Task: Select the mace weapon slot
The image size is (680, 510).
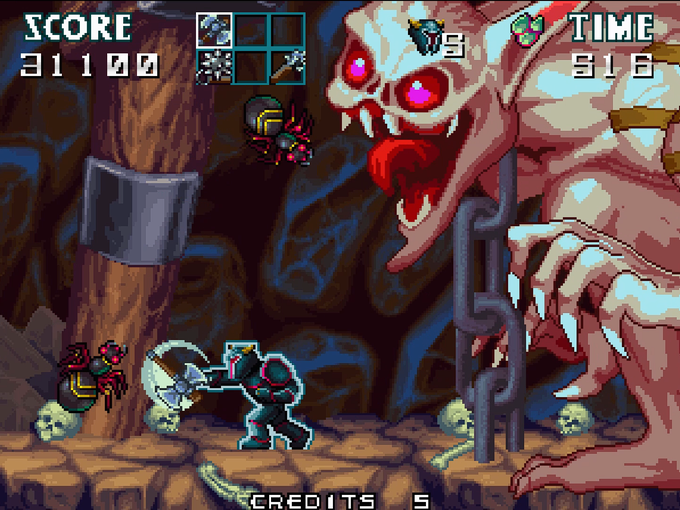Action: pyautogui.click(x=285, y=66)
